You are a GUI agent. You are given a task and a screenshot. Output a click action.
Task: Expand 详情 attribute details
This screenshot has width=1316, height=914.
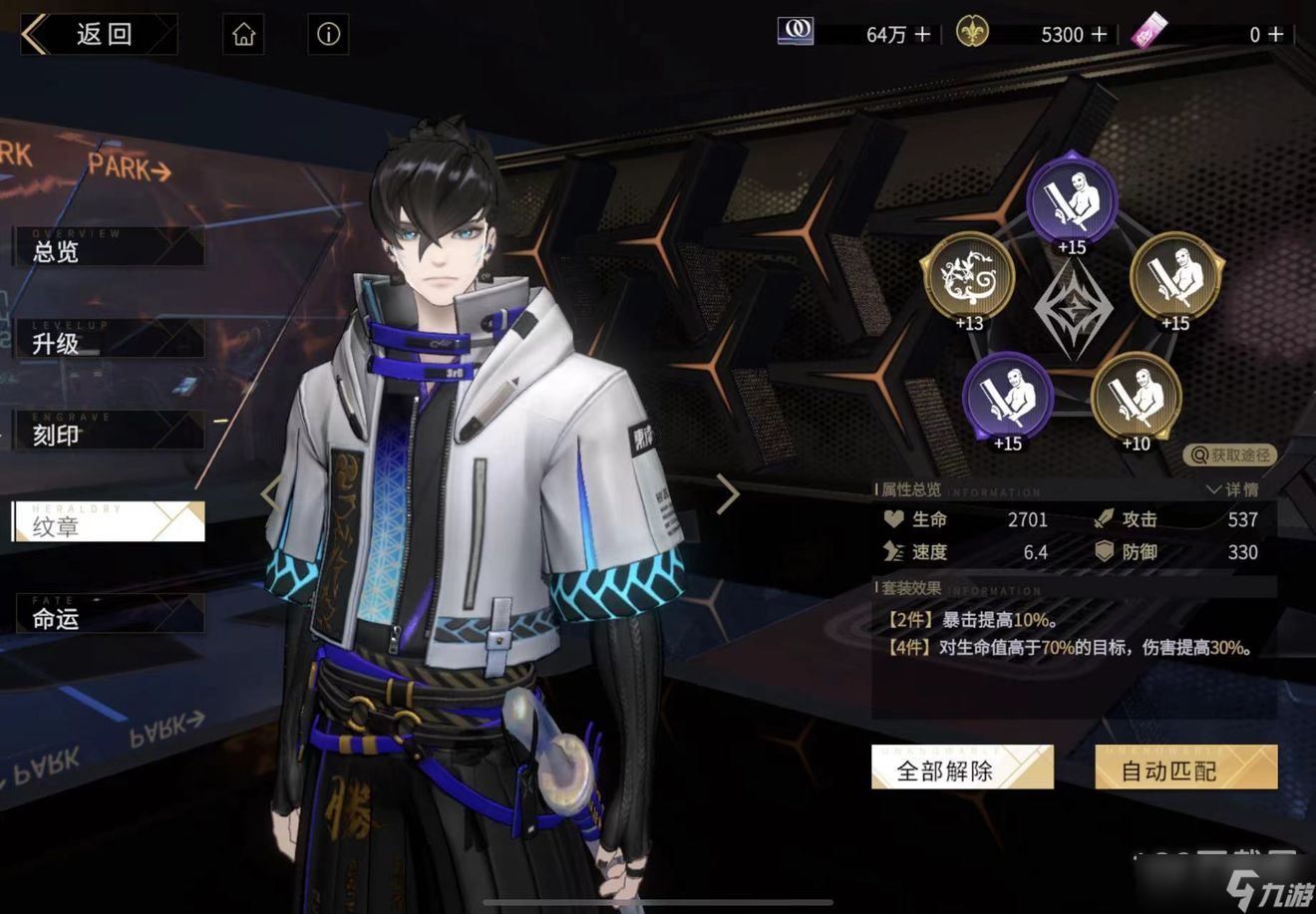[1232, 489]
